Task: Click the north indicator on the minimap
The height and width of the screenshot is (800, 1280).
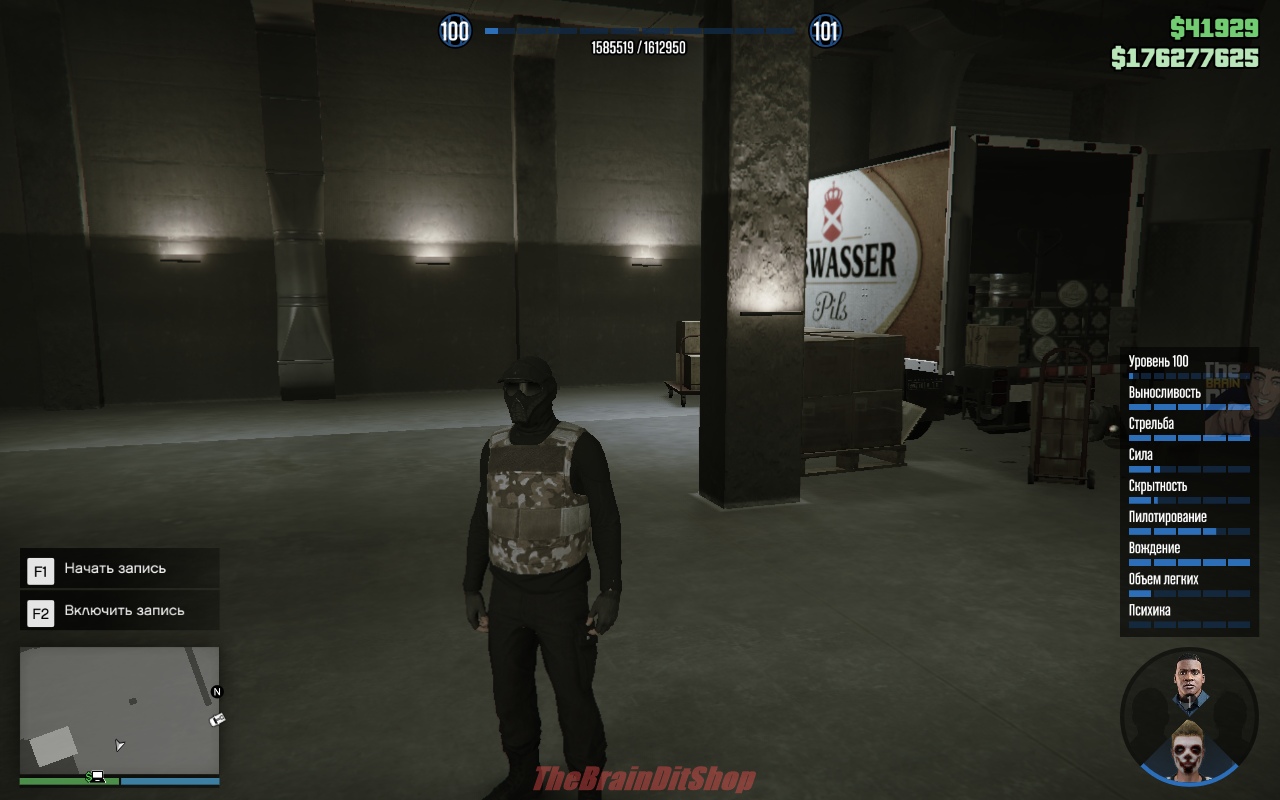Action: (217, 692)
